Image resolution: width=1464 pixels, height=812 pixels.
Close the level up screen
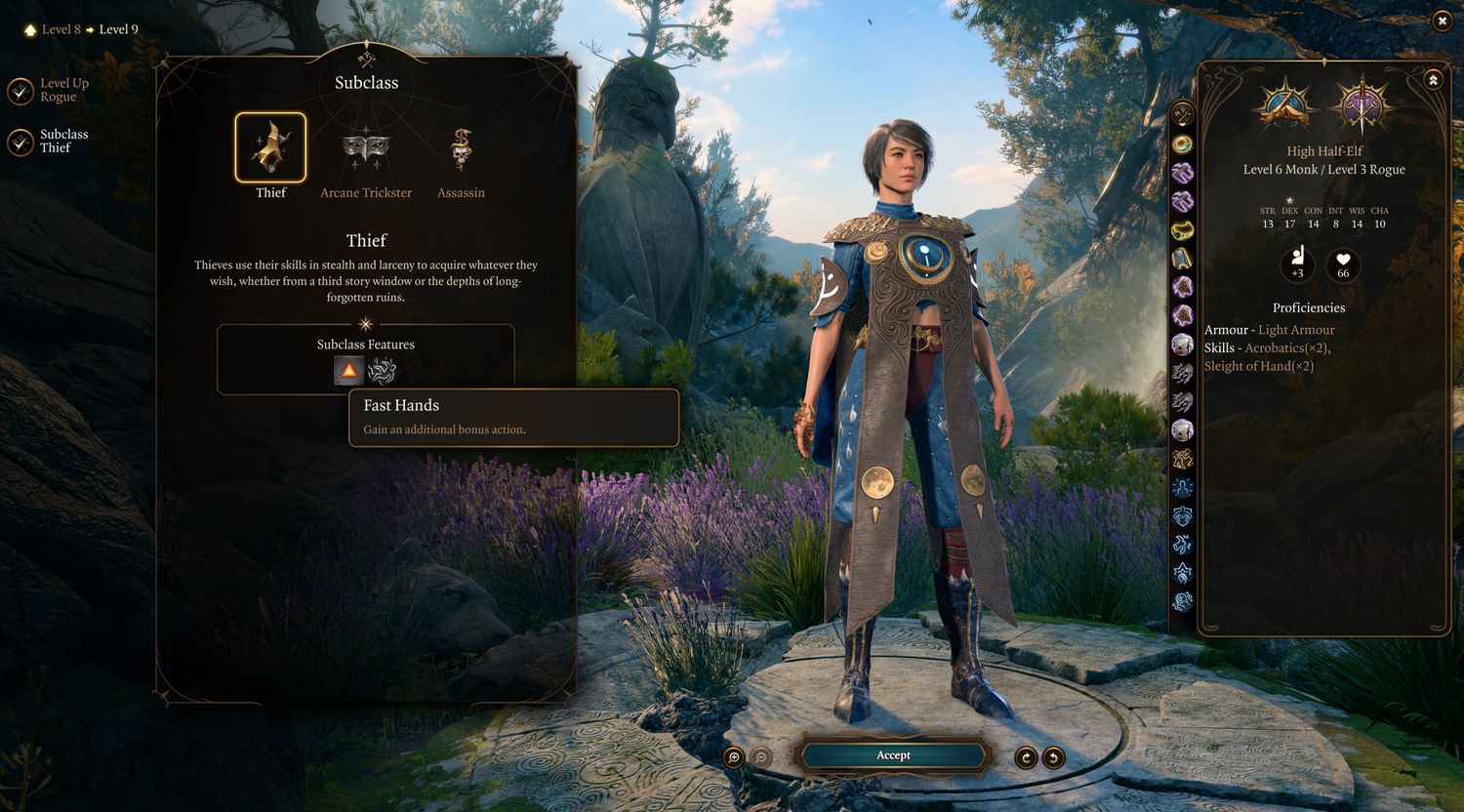click(1442, 21)
